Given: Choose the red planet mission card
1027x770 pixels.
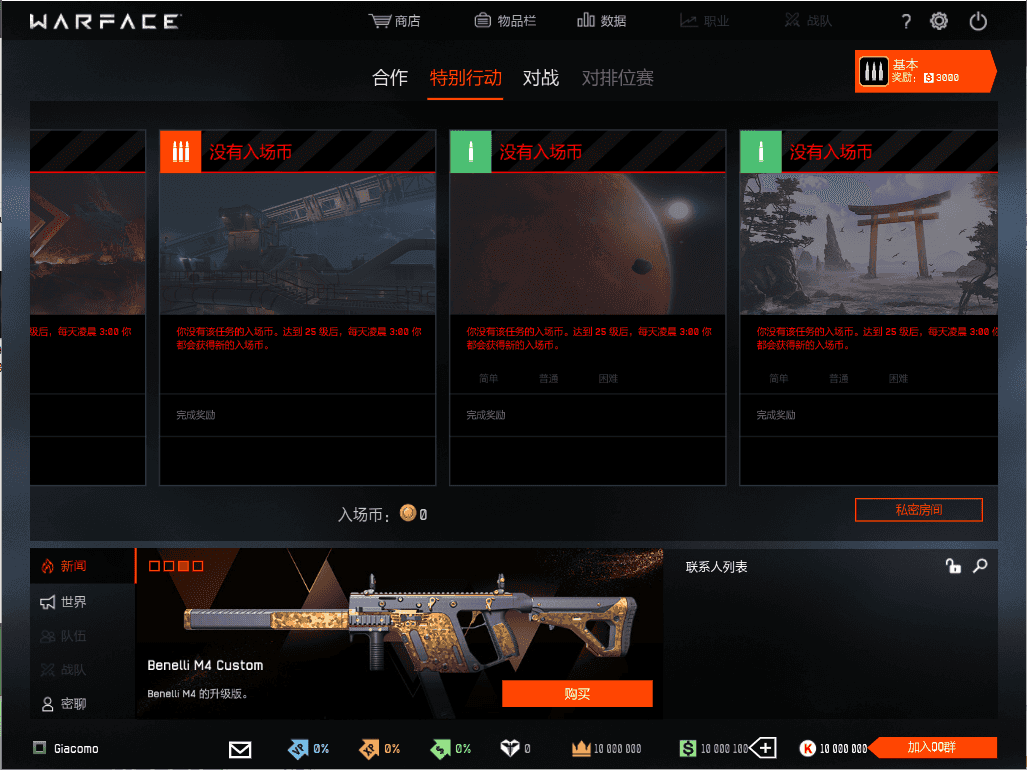Looking at the screenshot, I should coord(587,244).
